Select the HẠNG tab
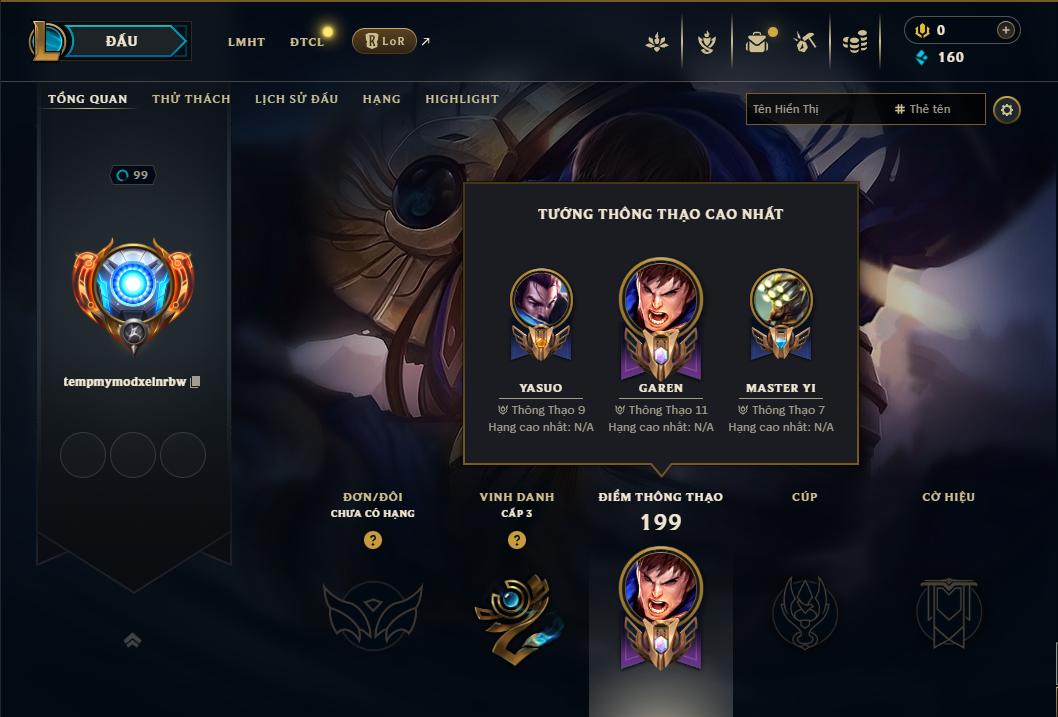This screenshot has height=717, width=1058. pyautogui.click(x=381, y=99)
